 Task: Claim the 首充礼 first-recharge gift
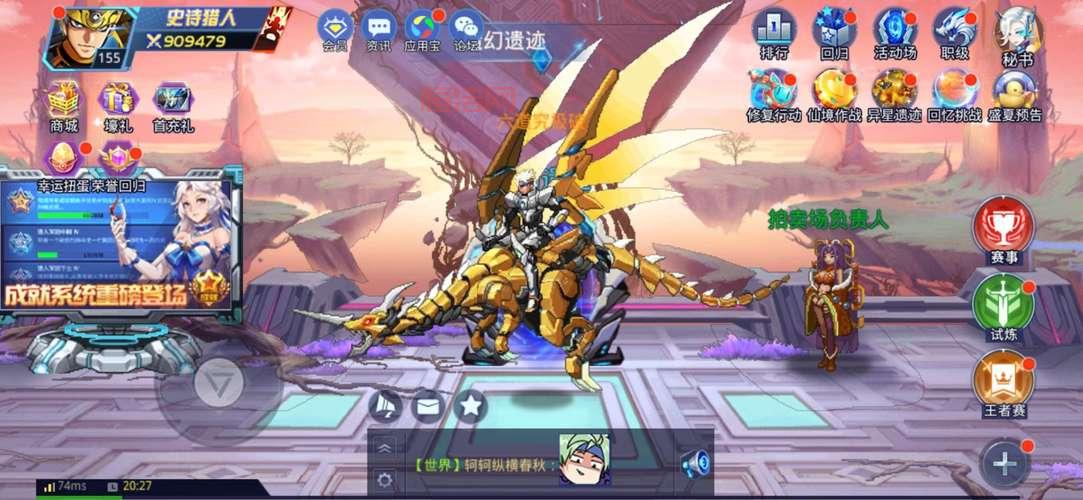click(173, 105)
